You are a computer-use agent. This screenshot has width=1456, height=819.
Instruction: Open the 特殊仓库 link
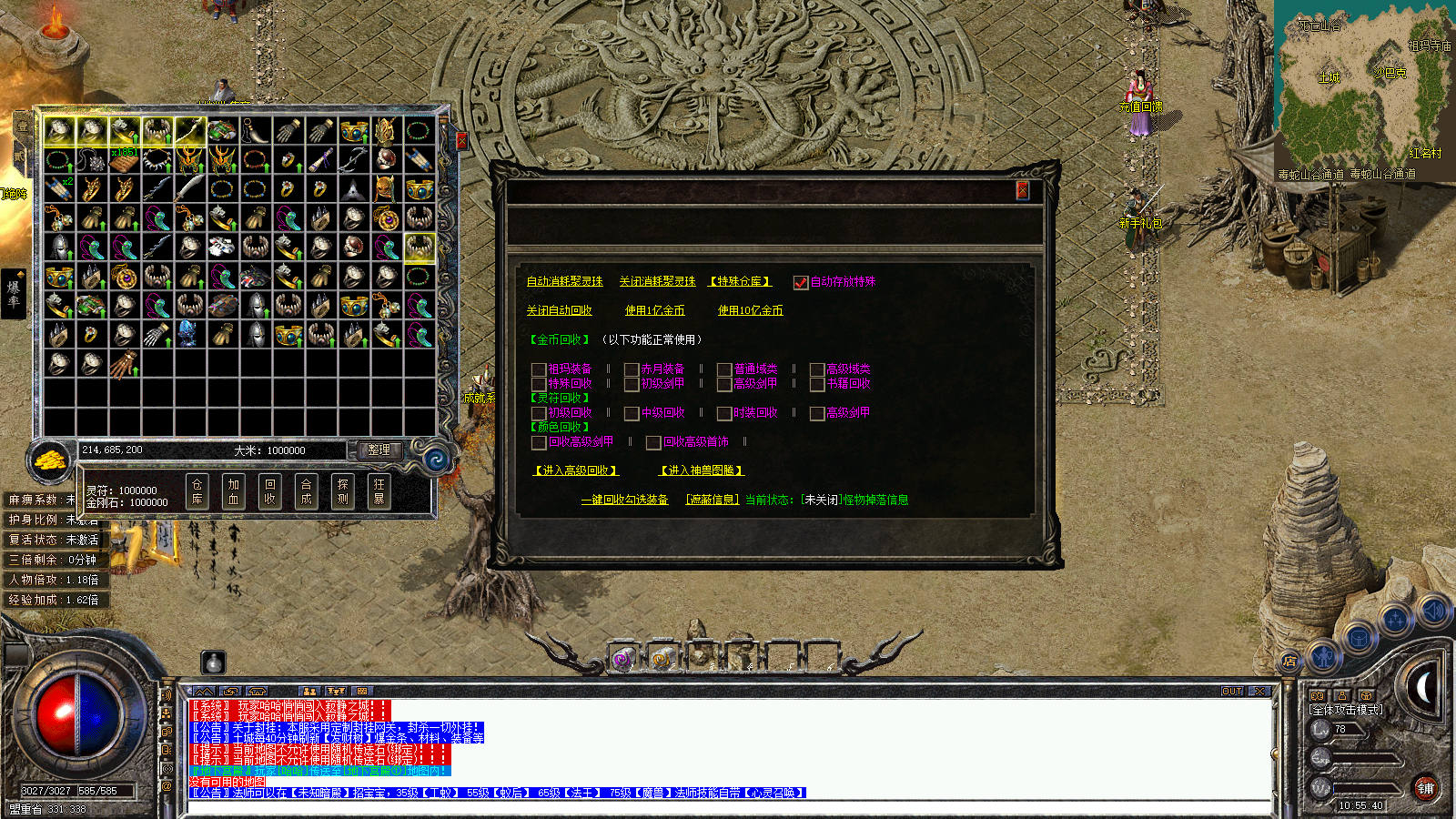pyautogui.click(x=740, y=282)
